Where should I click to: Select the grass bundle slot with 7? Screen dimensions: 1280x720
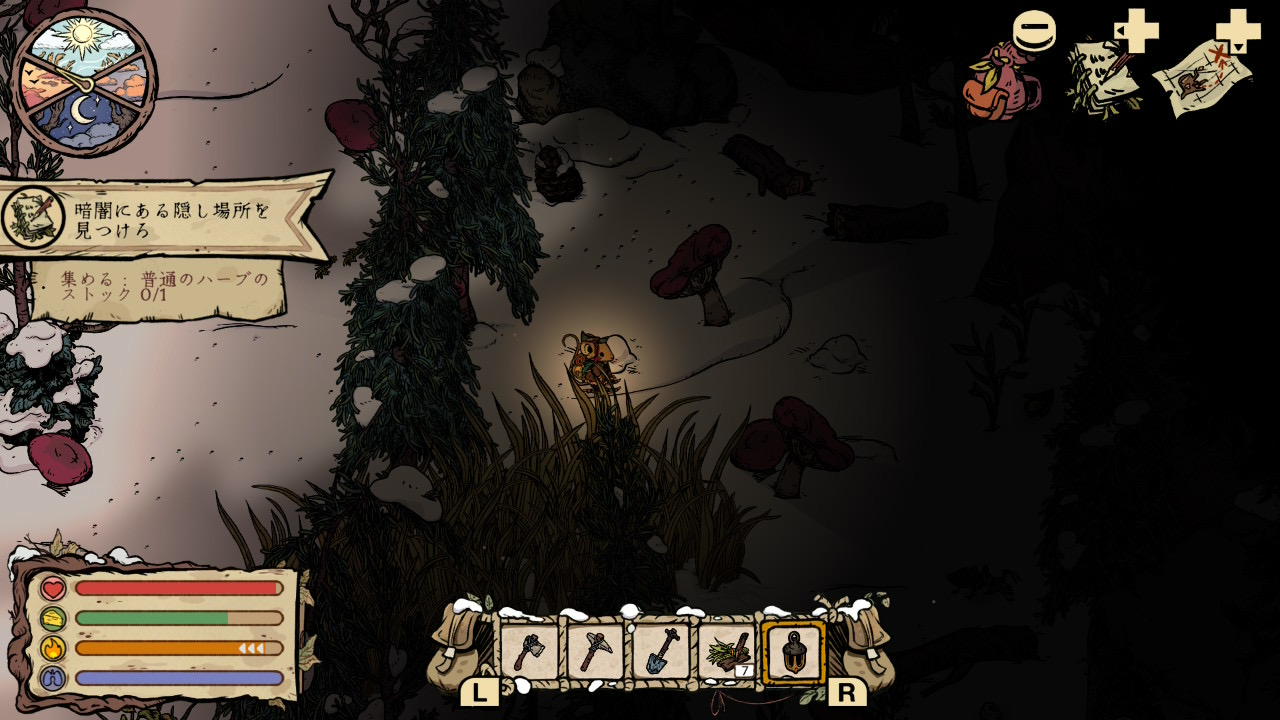click(727, 651)
